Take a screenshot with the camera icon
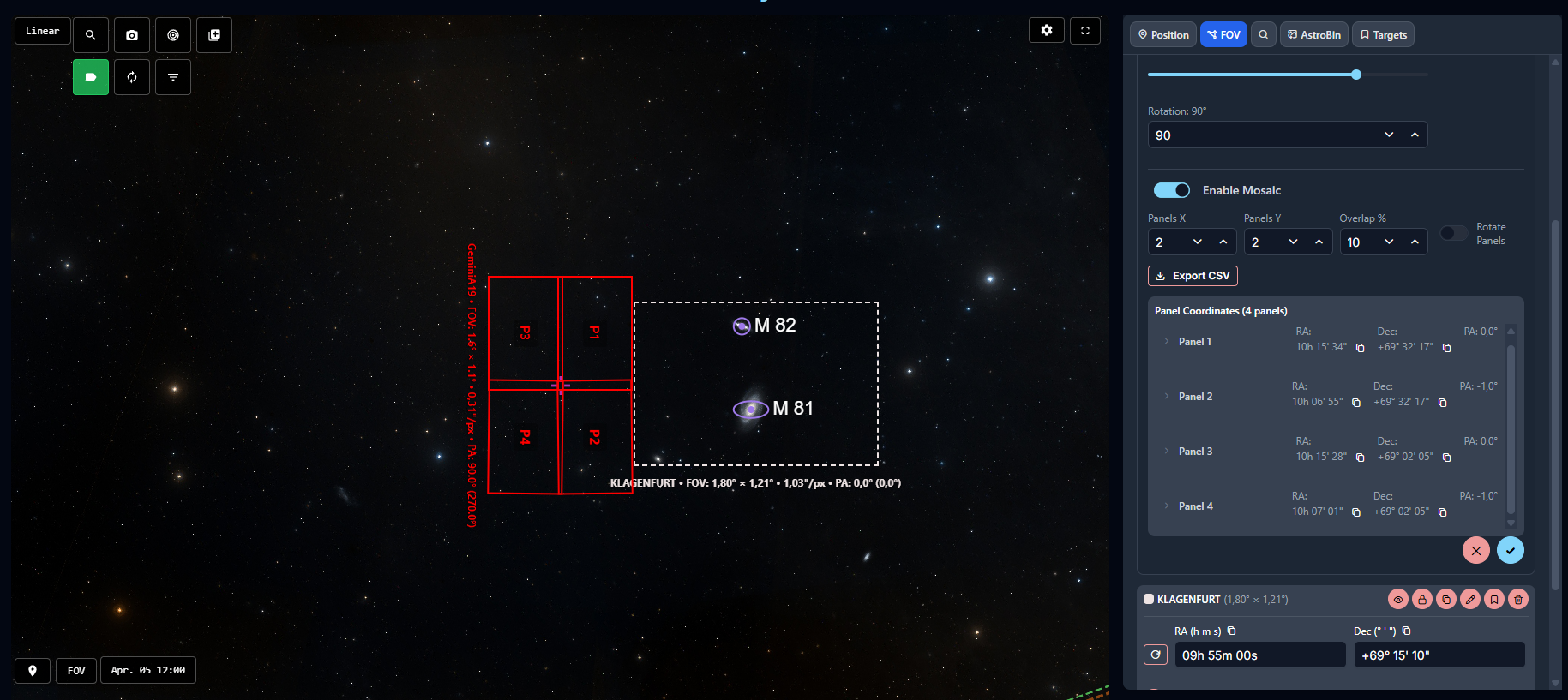Image resolution: width=1568 pixels, height=700 pixels. tap(131, 35)
